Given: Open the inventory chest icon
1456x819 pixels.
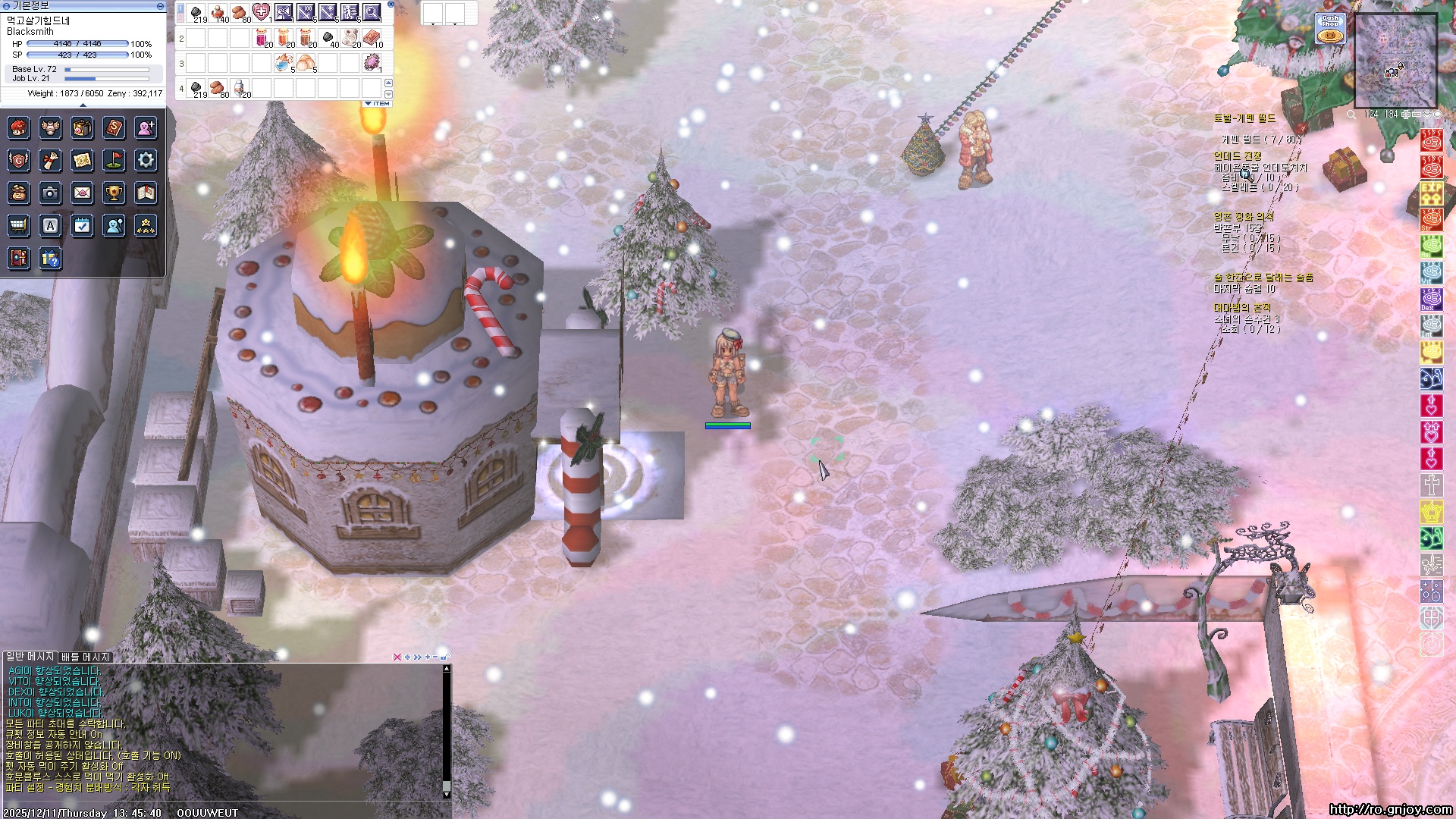Looking at the screenshot, I should click(82, 128).
